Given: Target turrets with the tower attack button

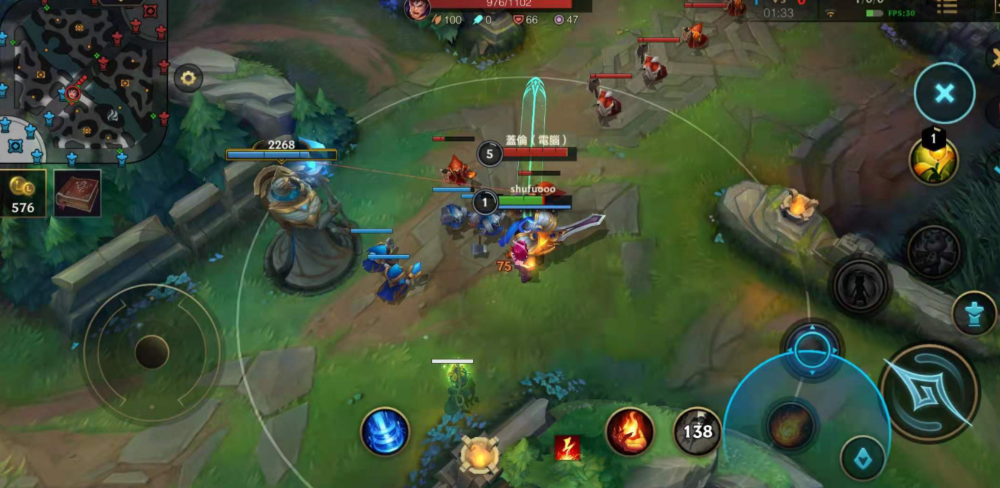Looking at the screenshot, I should pyautogui.click(x=973, y=313).
